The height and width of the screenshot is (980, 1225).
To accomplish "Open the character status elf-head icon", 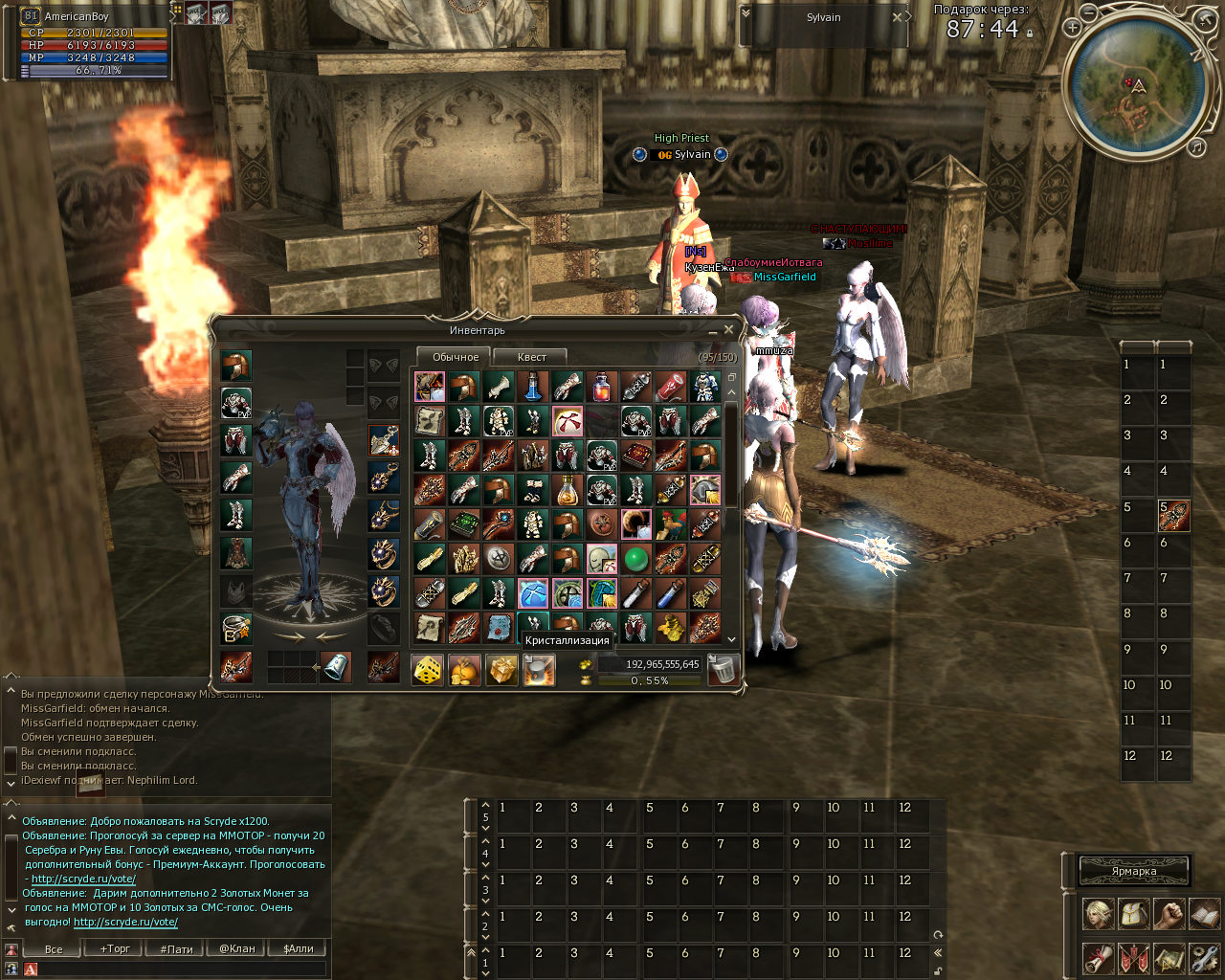I will (x=1097, y=914).
